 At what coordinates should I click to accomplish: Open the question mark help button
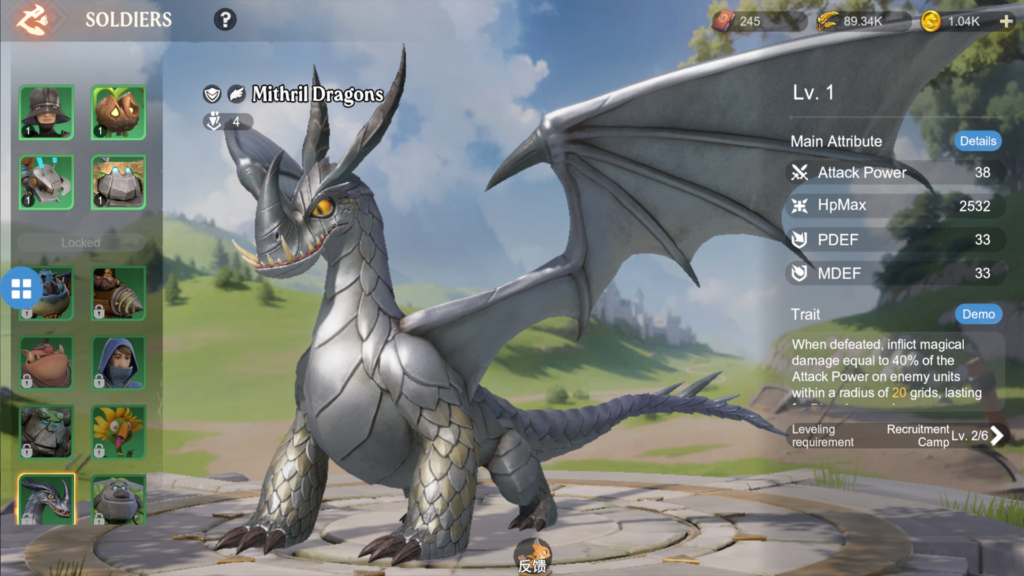coord(225,19)
